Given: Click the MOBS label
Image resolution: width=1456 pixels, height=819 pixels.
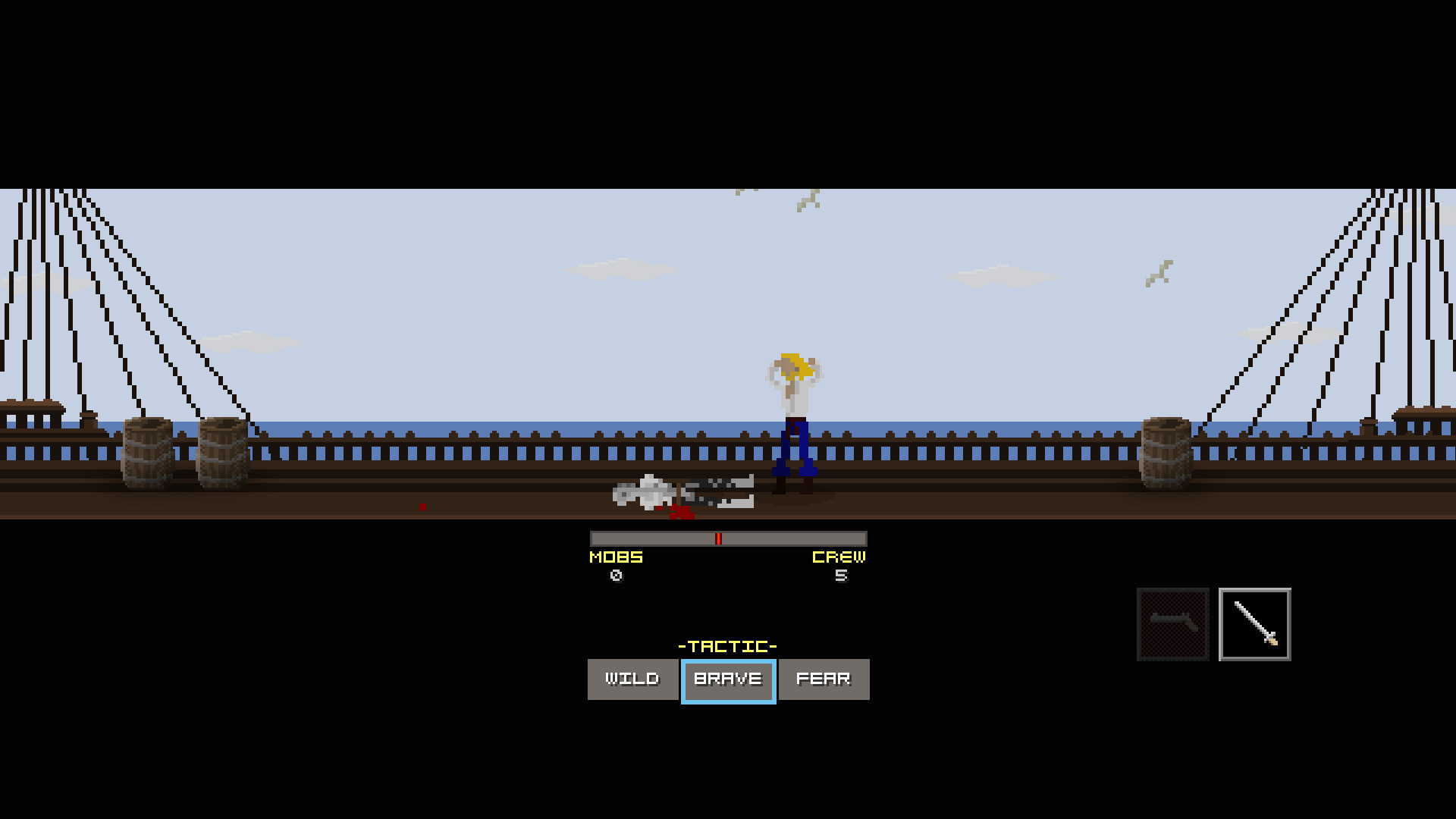Looking at the screenshot, I should coord(616,557).
